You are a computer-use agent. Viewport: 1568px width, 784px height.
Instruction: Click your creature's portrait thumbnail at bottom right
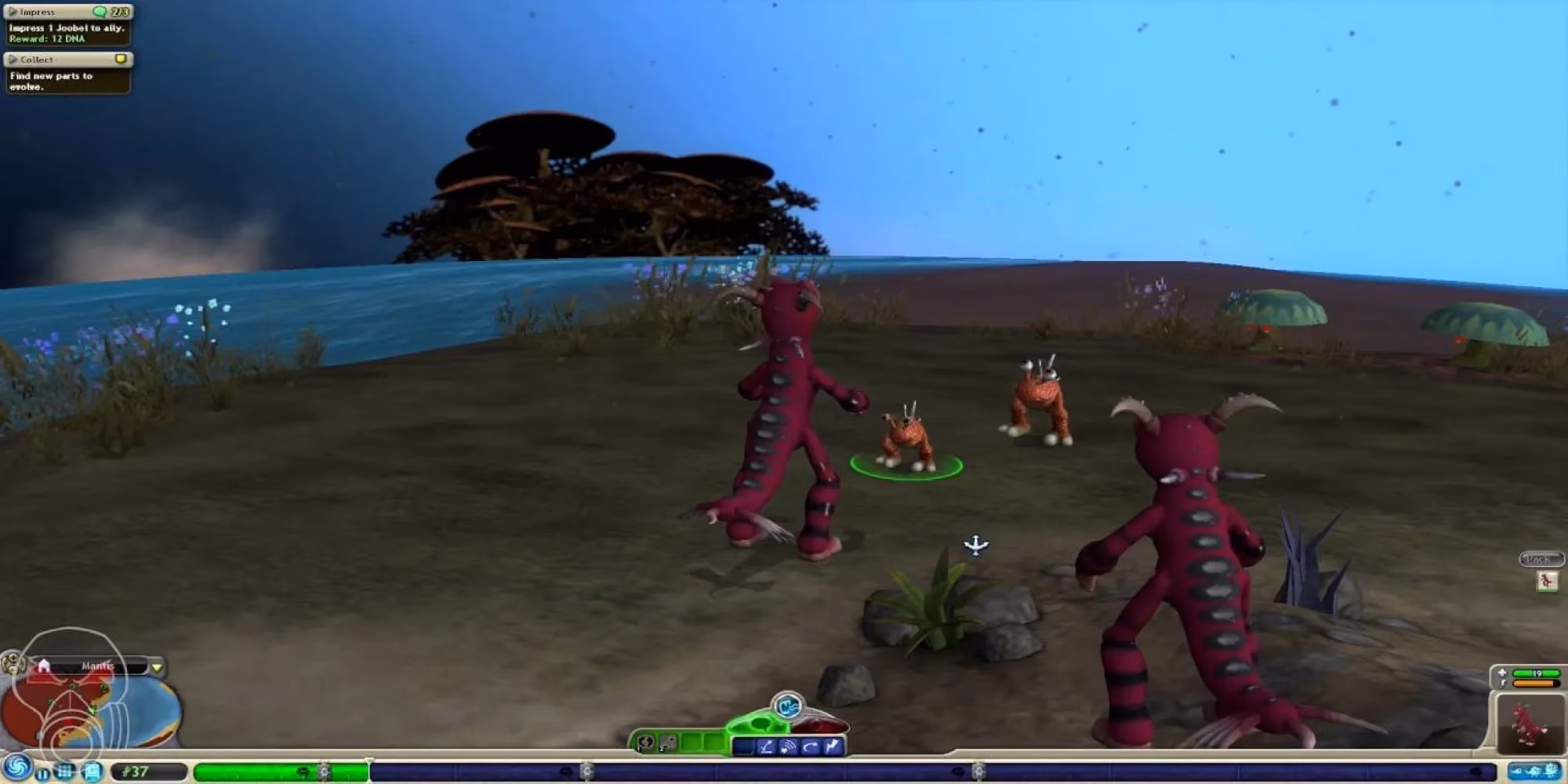point(1530,723)
